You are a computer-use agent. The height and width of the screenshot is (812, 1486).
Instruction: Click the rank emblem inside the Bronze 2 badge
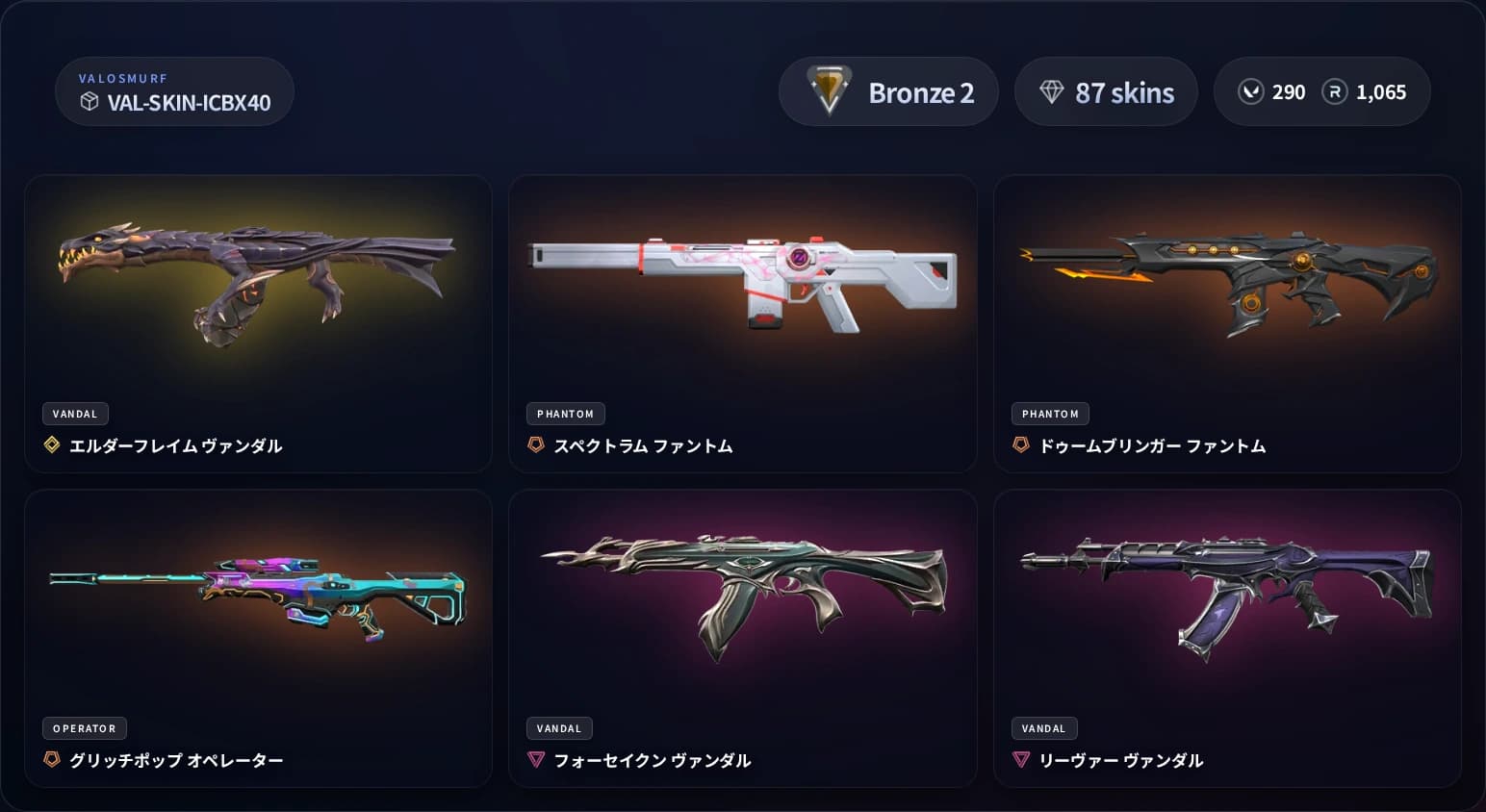pyautogui.click(x=829, y=91)
